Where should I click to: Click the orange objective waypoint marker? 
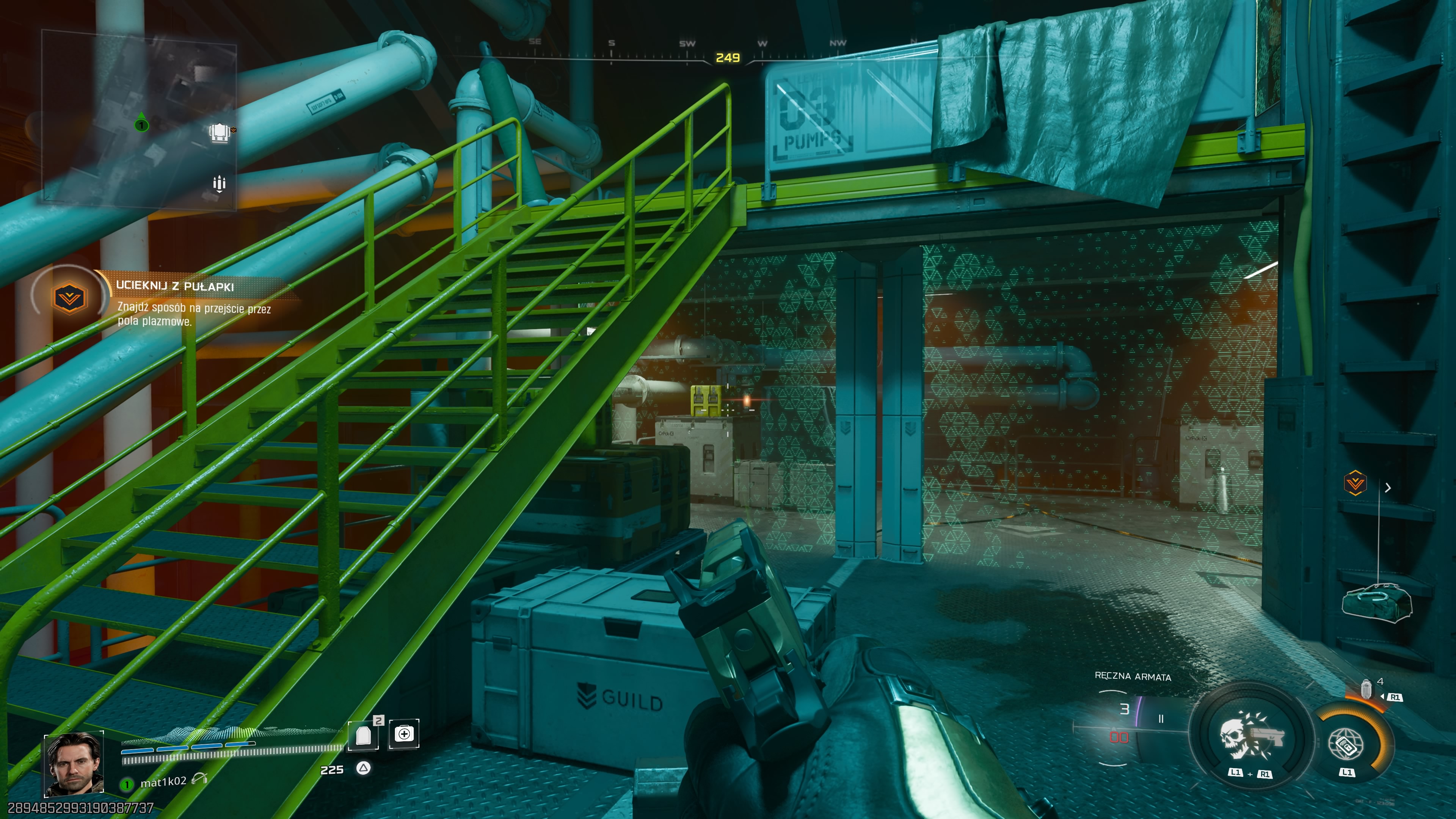(1356, 483)
